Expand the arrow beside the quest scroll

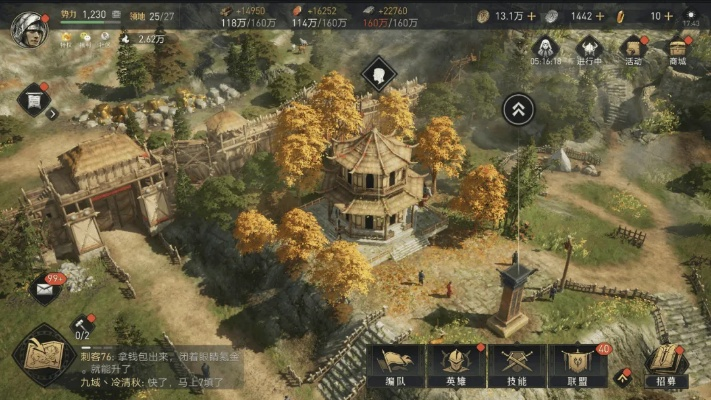pyautogui.click(x=53, y=114)
